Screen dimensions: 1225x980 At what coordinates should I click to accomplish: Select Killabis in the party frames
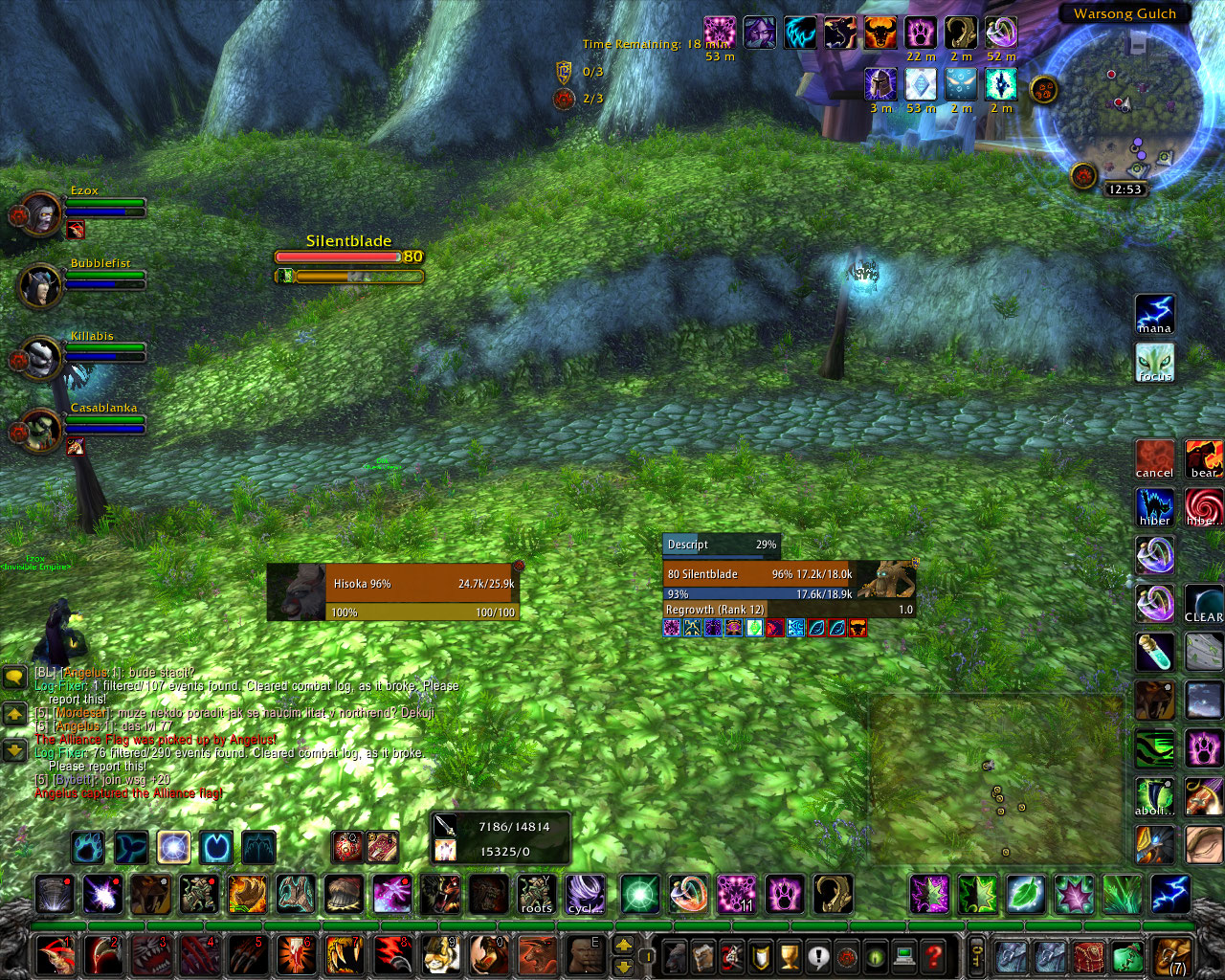39,358
